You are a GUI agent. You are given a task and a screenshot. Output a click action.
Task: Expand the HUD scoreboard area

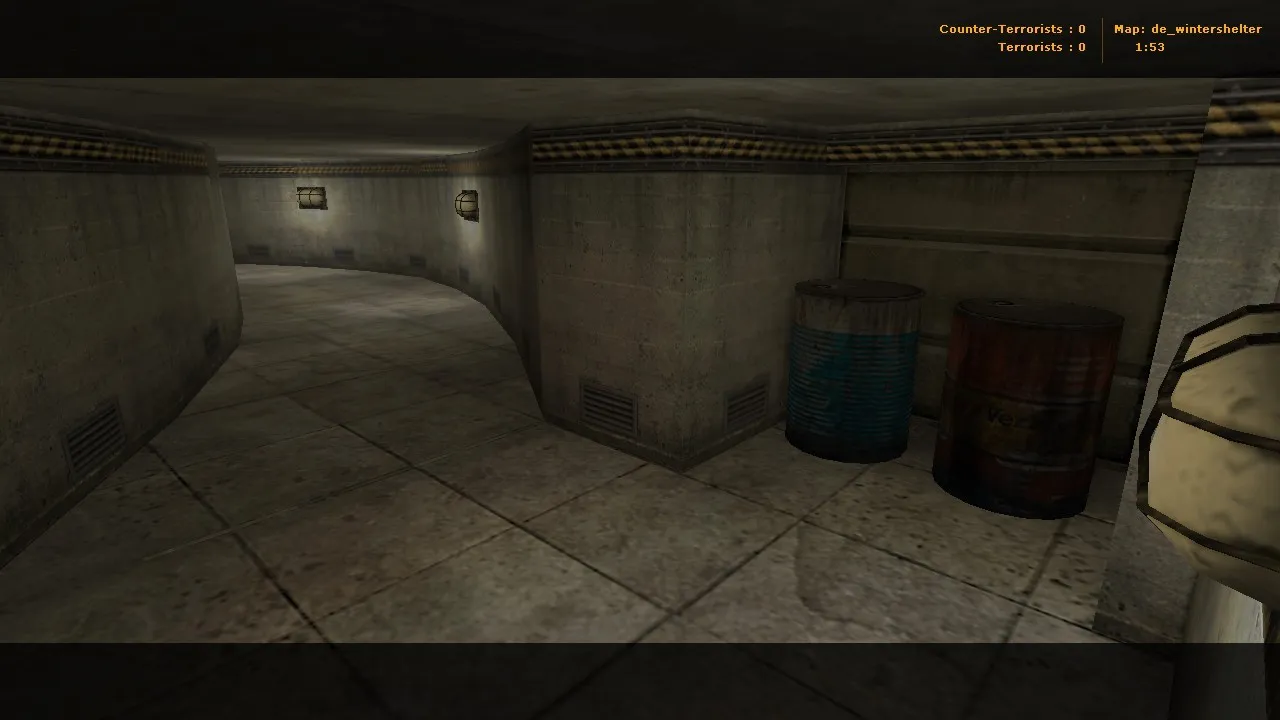1100,37
